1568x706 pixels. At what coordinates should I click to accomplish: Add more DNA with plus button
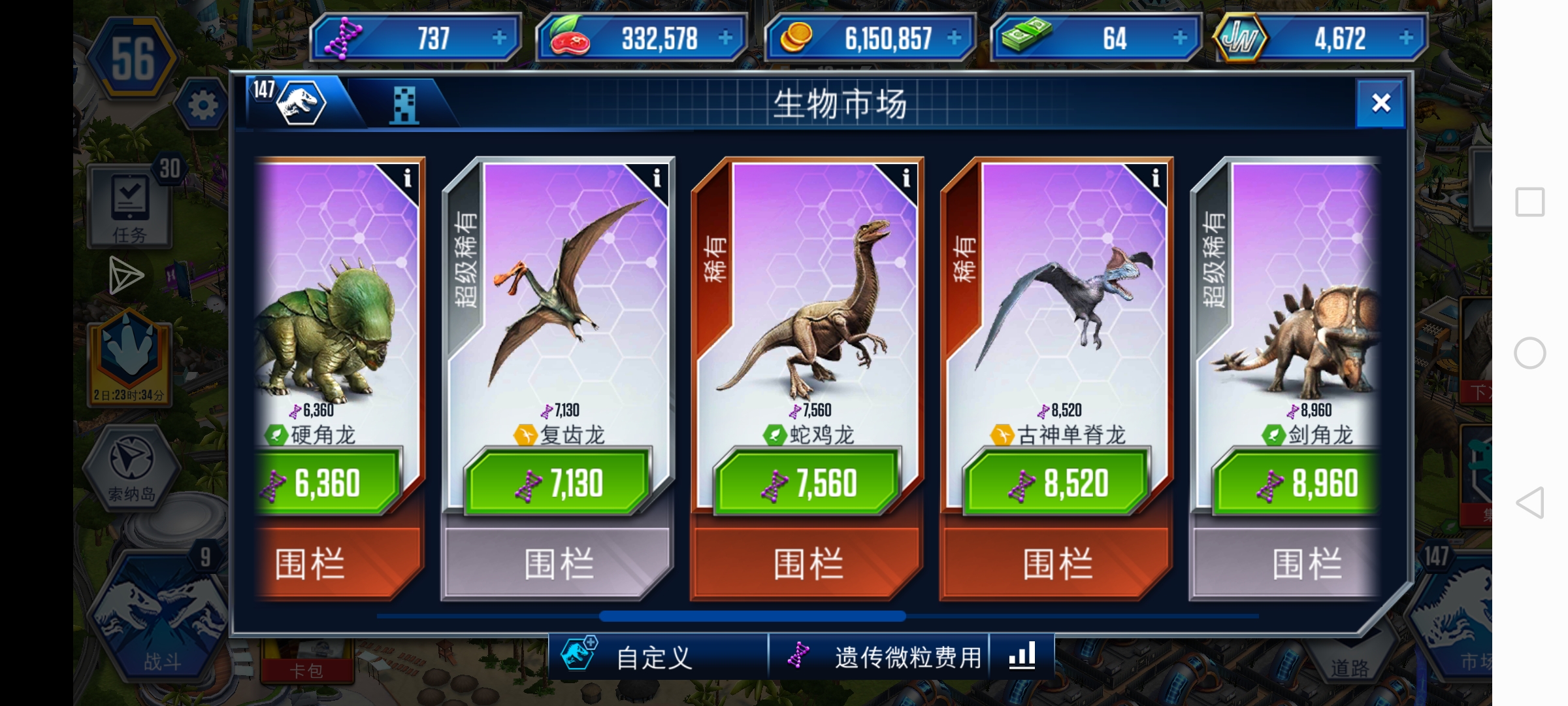[499, 38]
